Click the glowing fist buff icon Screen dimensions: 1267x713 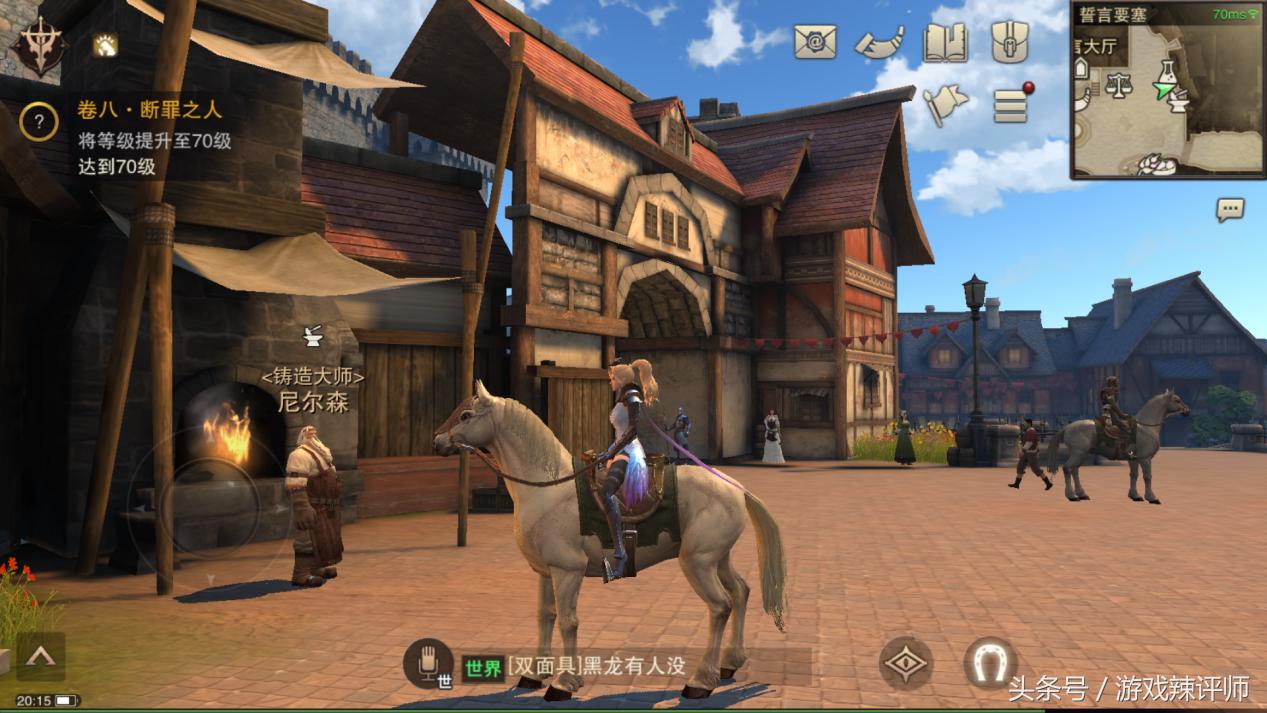[105, 44]
